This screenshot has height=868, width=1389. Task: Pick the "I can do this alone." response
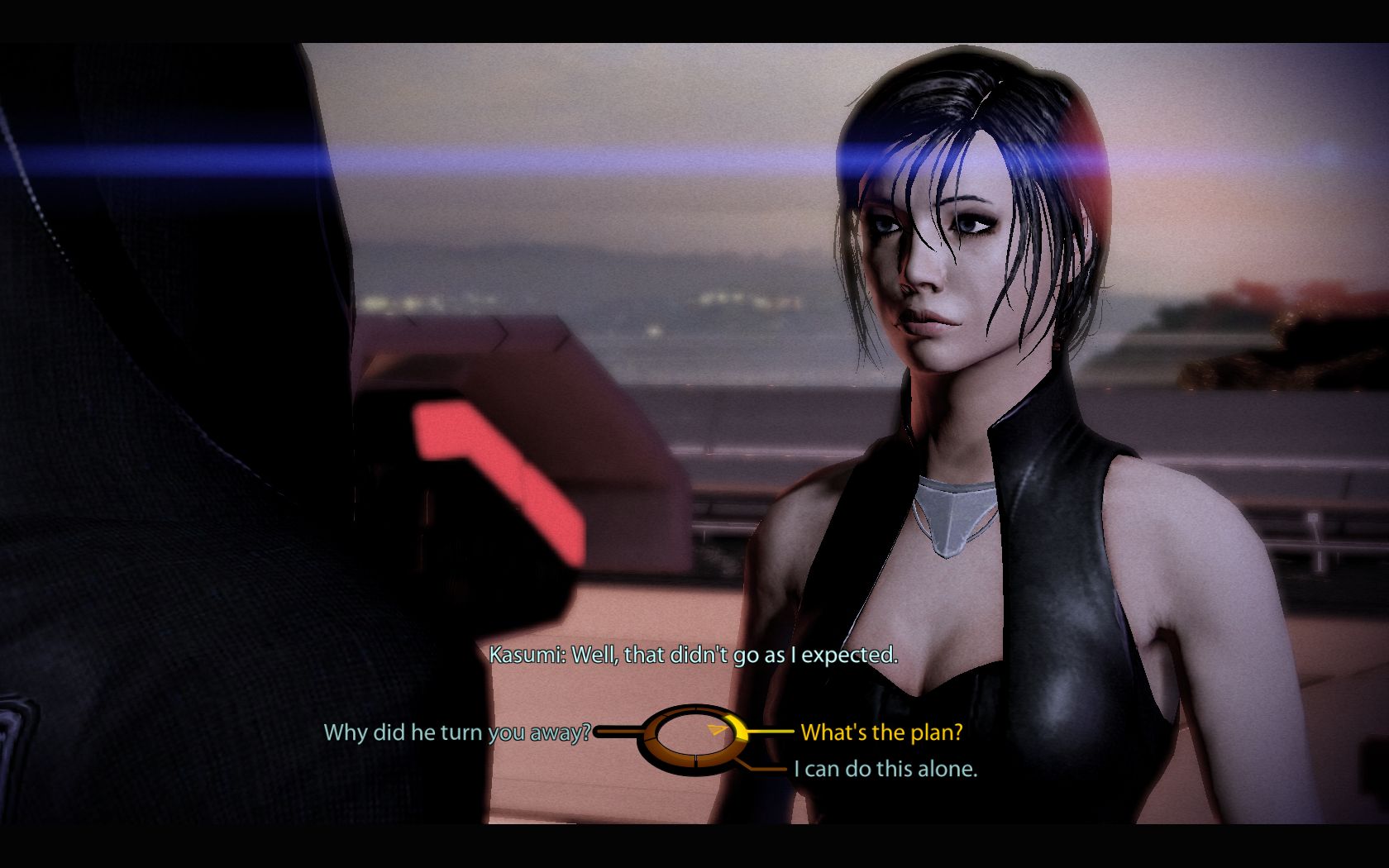[x=885, y=769]
